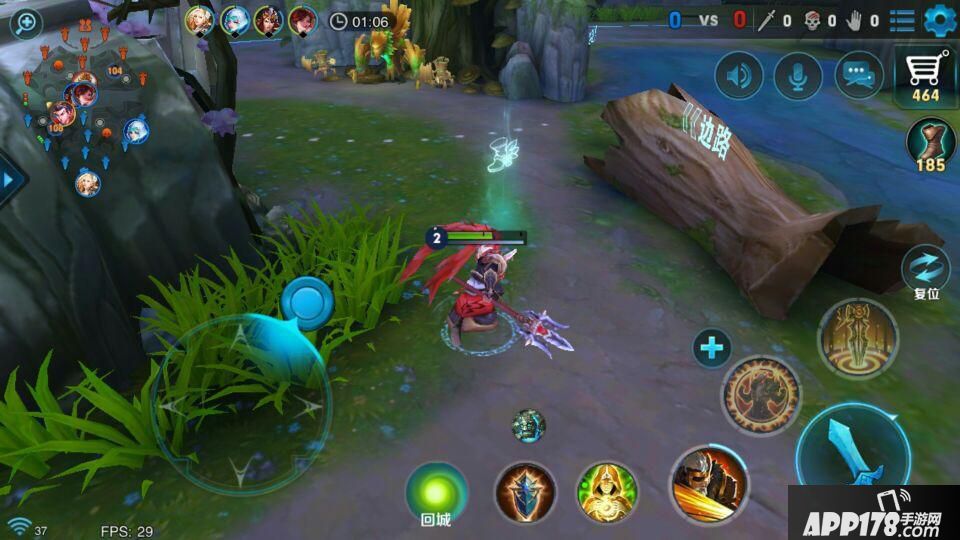Cast the fiery ring ability
The height and width of the screenshot is (540, 960).
pyautogui.click(x=761, y=395)
